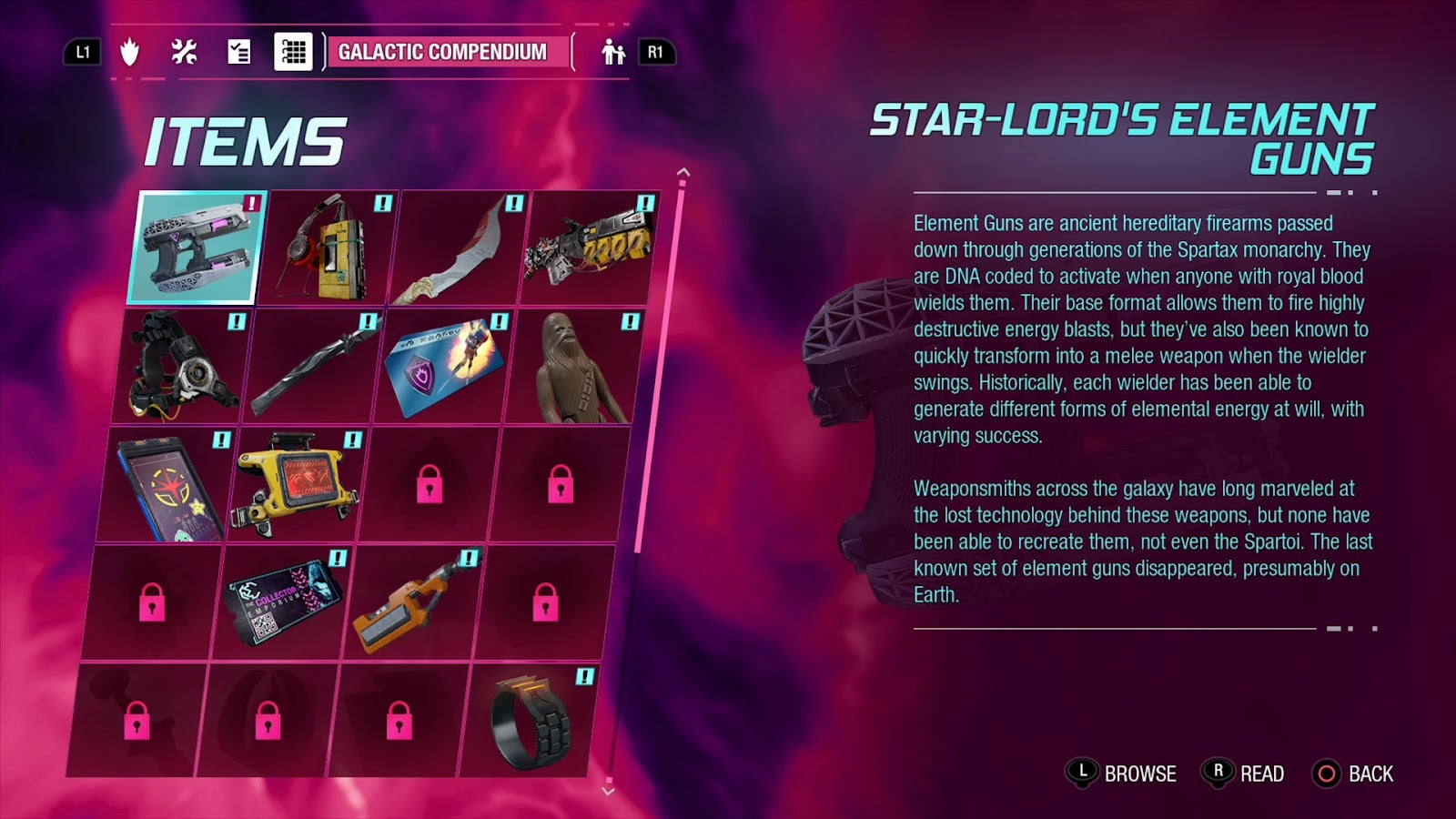Select Star-Lord's Element Guns item
Screen dimensions: 1456x819
click(x=196, y=248)
